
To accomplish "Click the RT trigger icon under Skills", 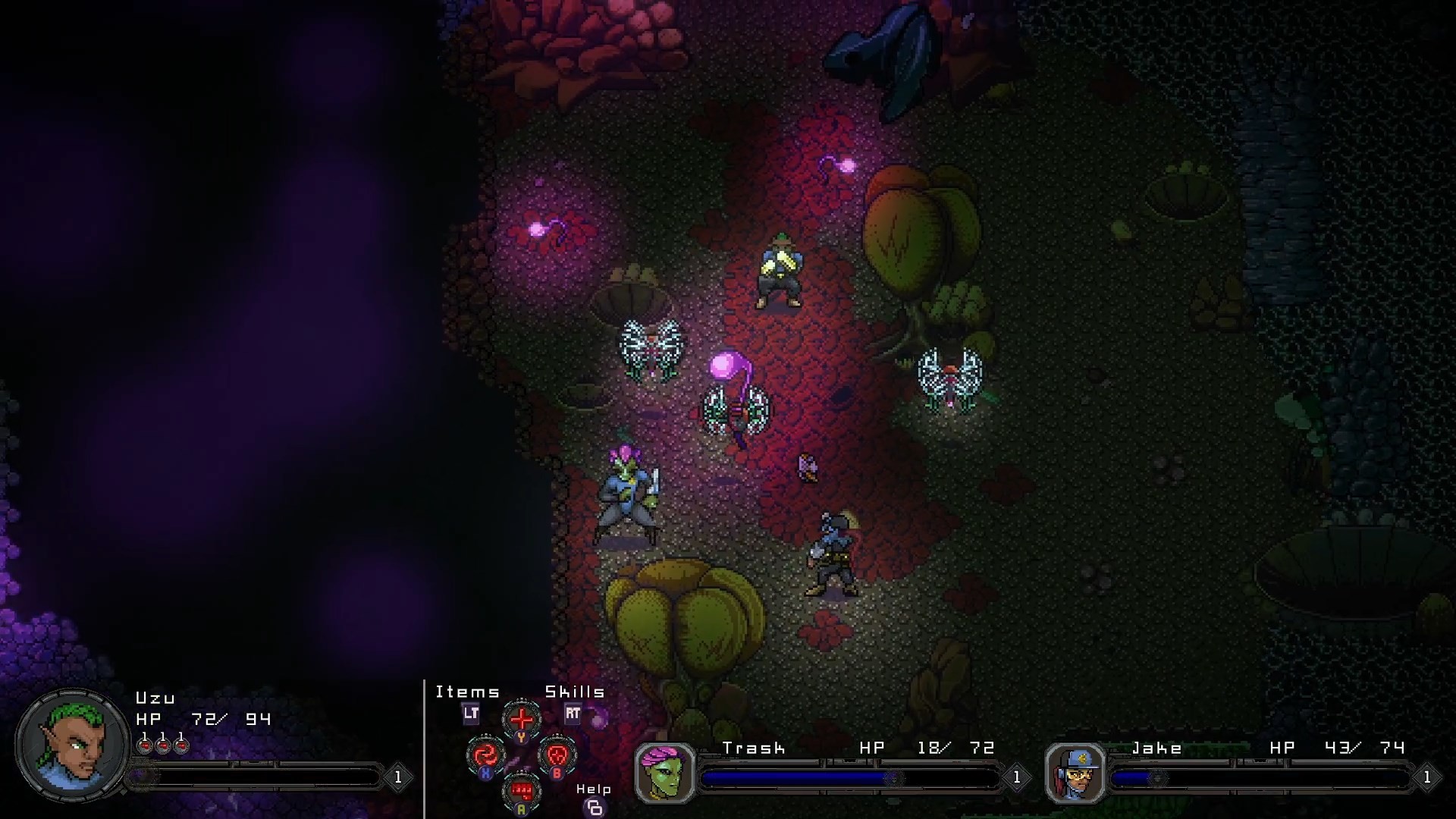I will [x=573, y=714].
